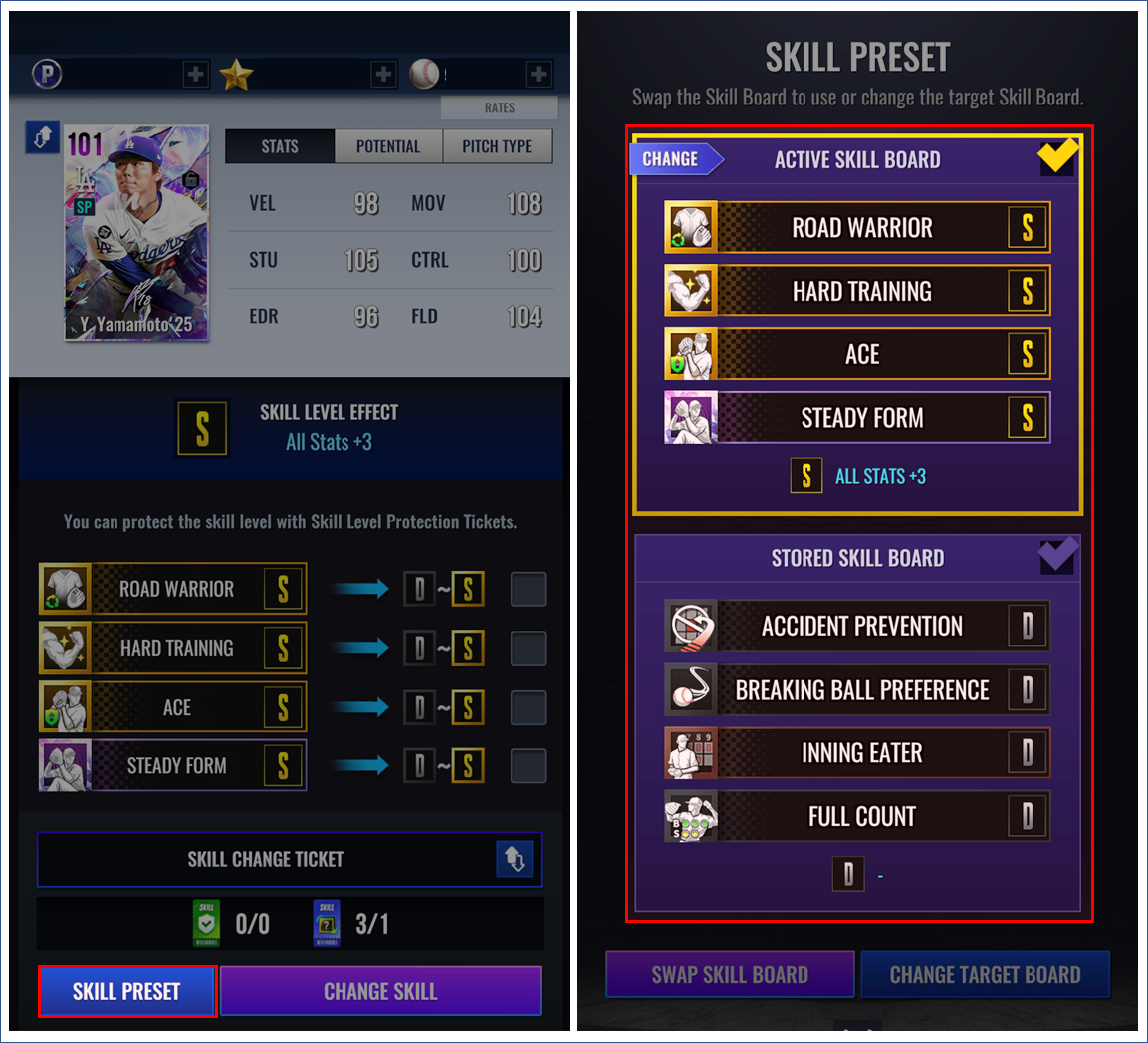Add more star currency with plus button

click(383, 74)
